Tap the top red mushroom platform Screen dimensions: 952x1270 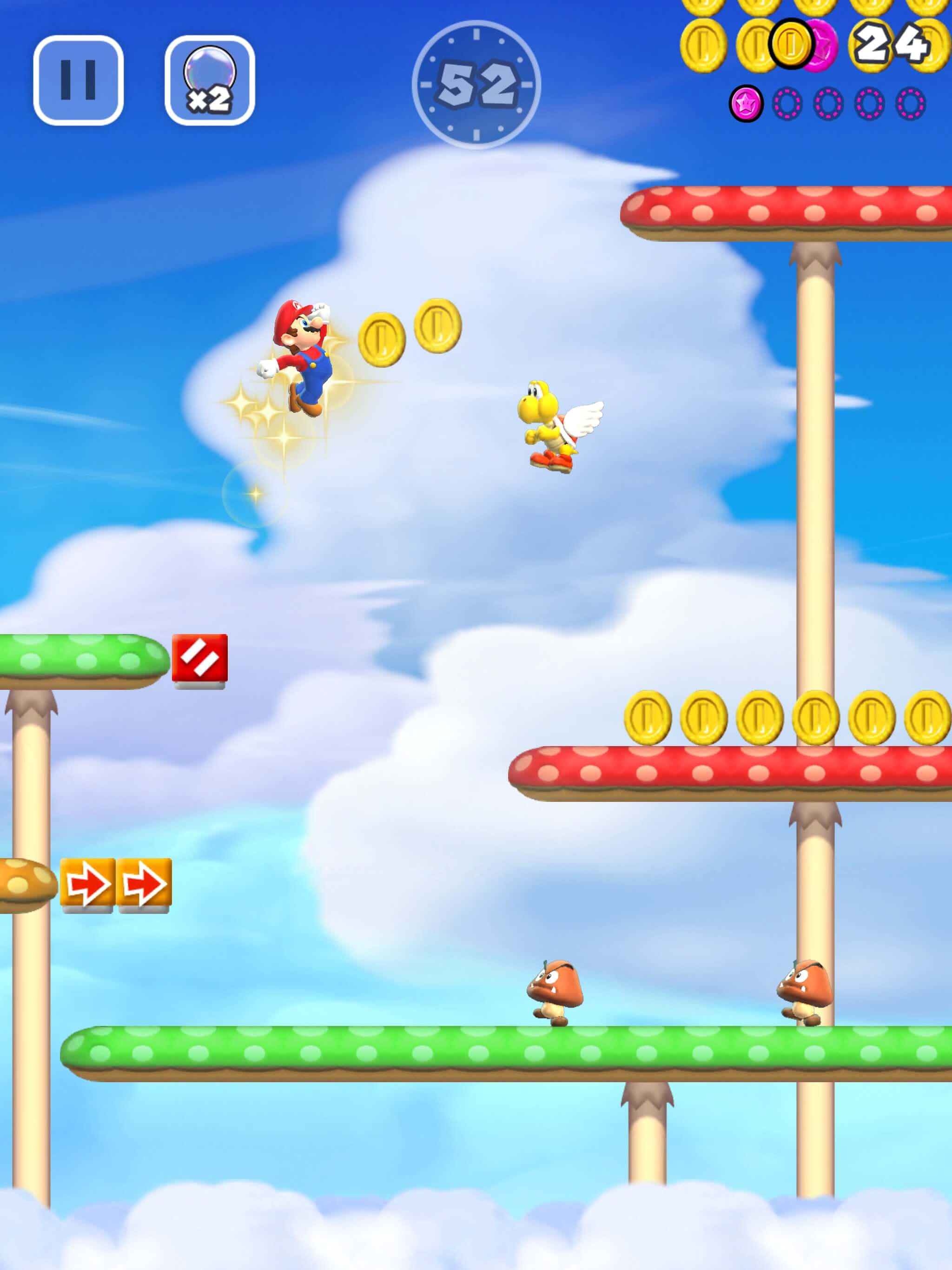click(787, 210)
